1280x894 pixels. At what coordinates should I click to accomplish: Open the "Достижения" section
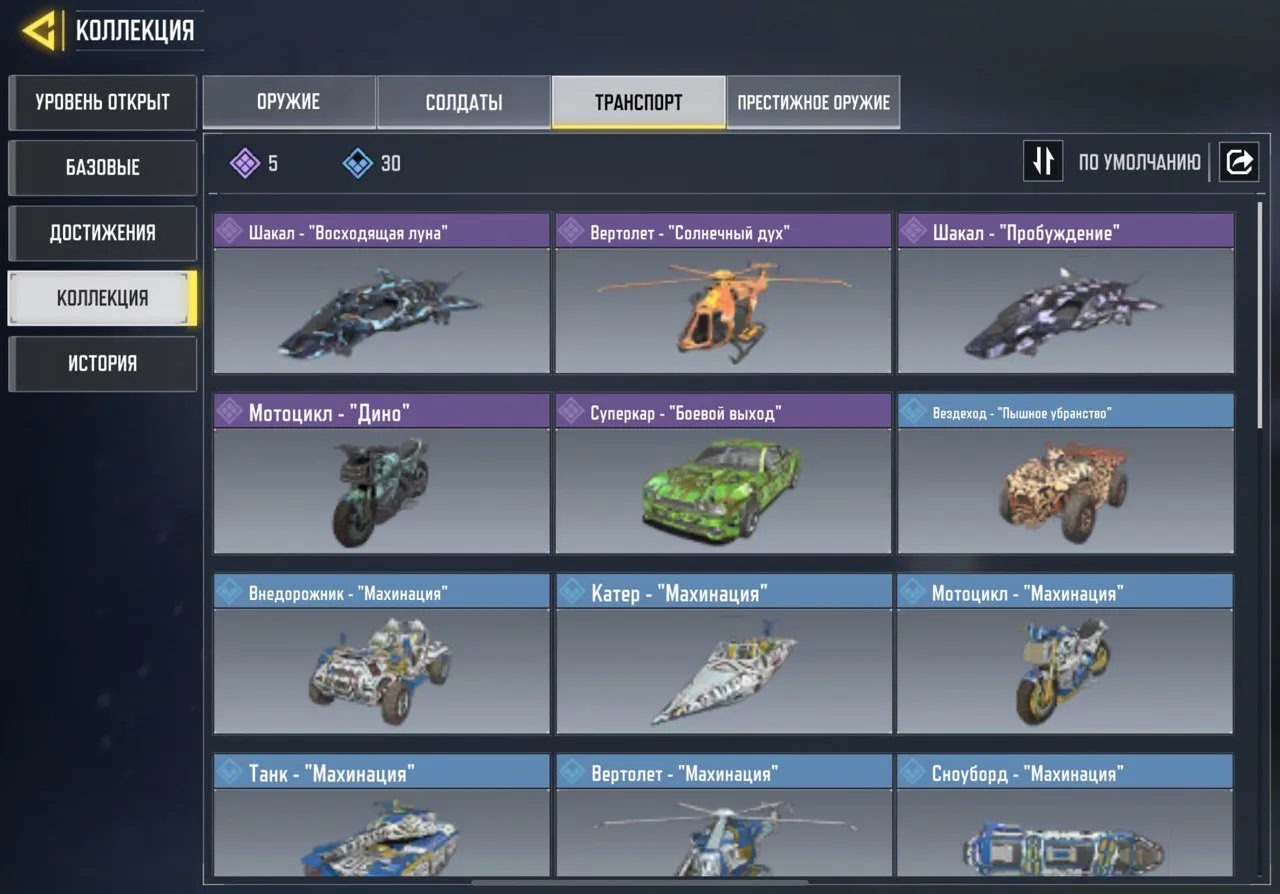tap(102, 232)
